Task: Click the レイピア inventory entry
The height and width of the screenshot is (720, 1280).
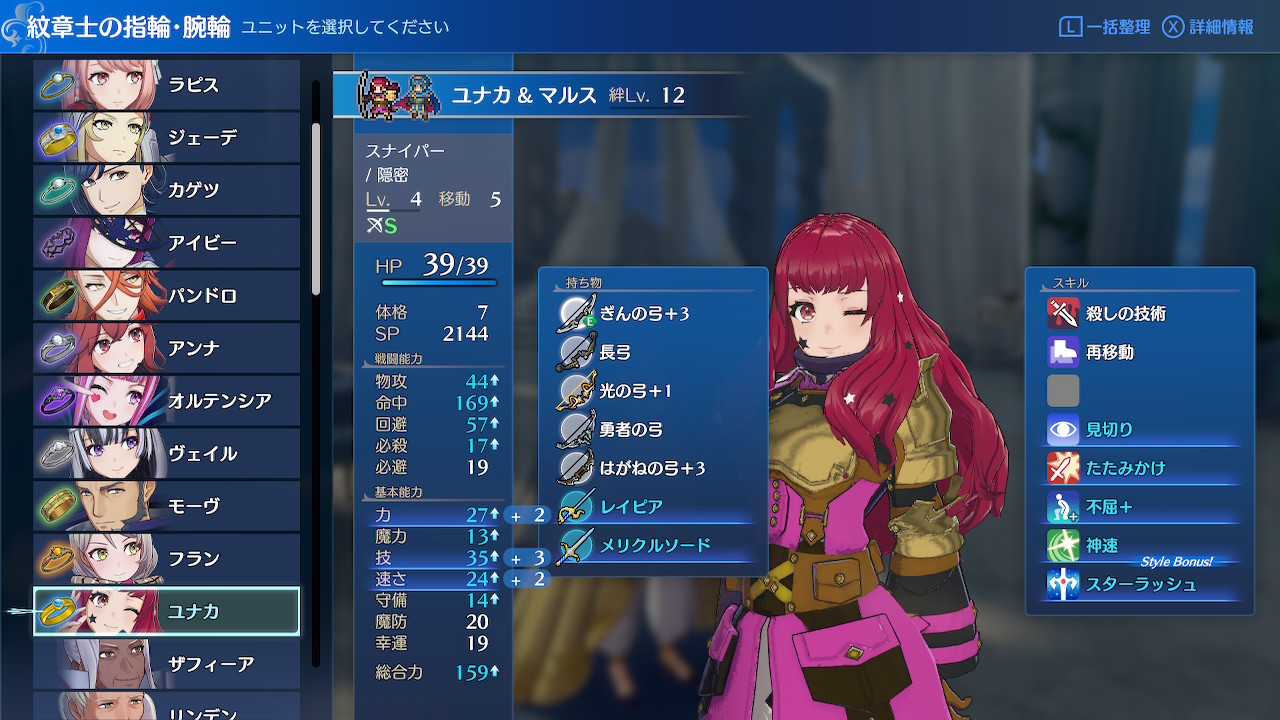Action: (x=630, y=507)
